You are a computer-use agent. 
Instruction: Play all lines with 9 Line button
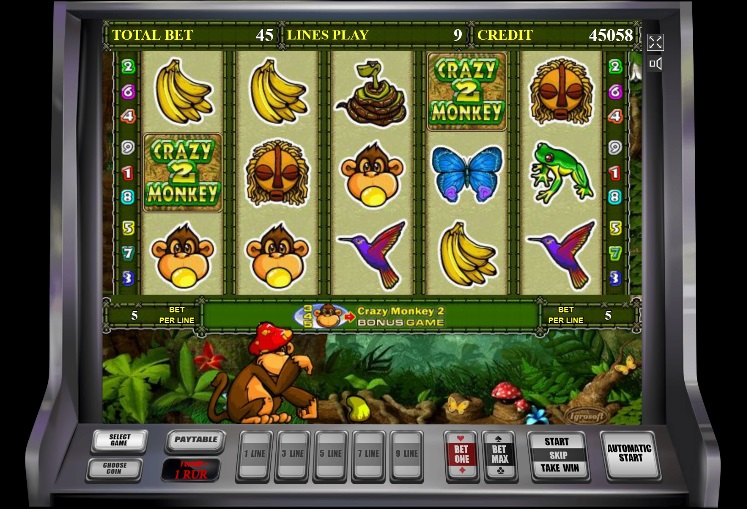405,455
